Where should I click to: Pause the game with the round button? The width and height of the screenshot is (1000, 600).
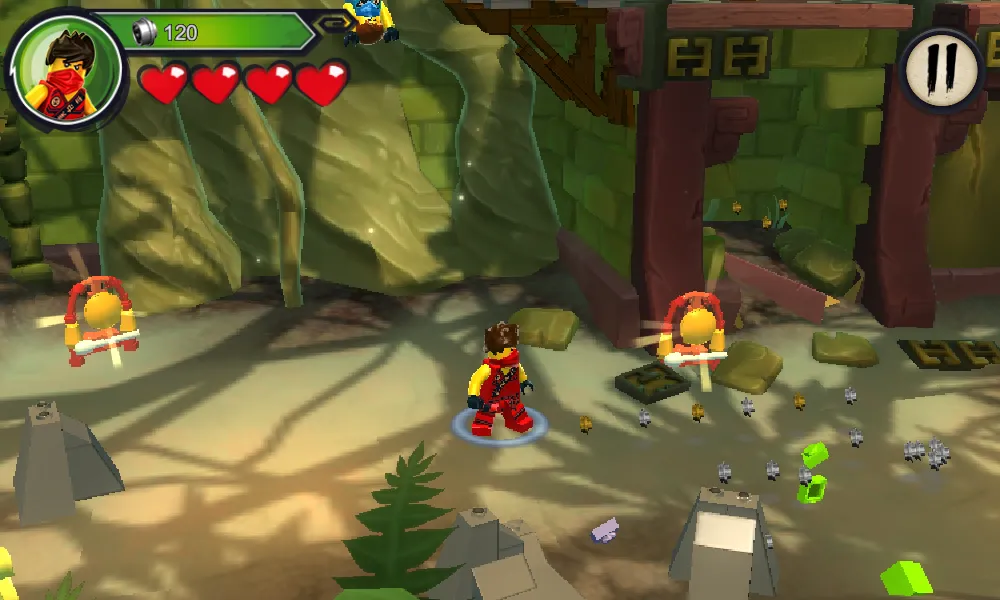[x=942, y=69]
